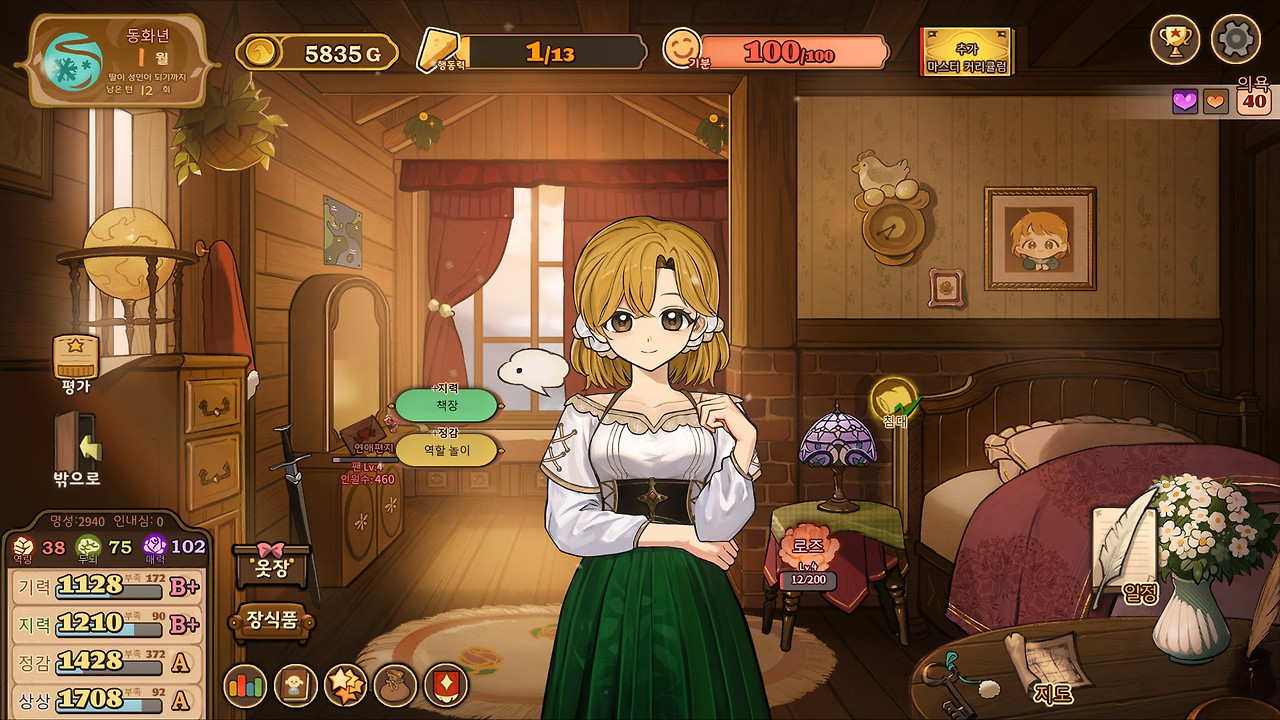Open the gear settings menu
The image size is (1280, 720).
click(1235, 40)
